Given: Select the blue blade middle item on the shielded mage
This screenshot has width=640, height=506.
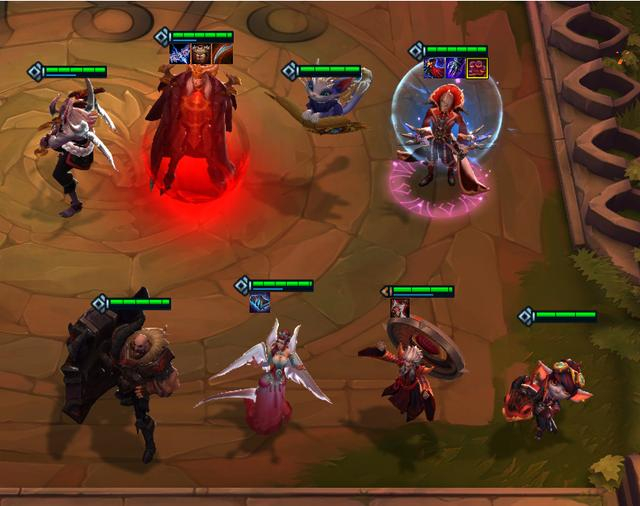Looking at the screenshot, I should pos(455,68).
